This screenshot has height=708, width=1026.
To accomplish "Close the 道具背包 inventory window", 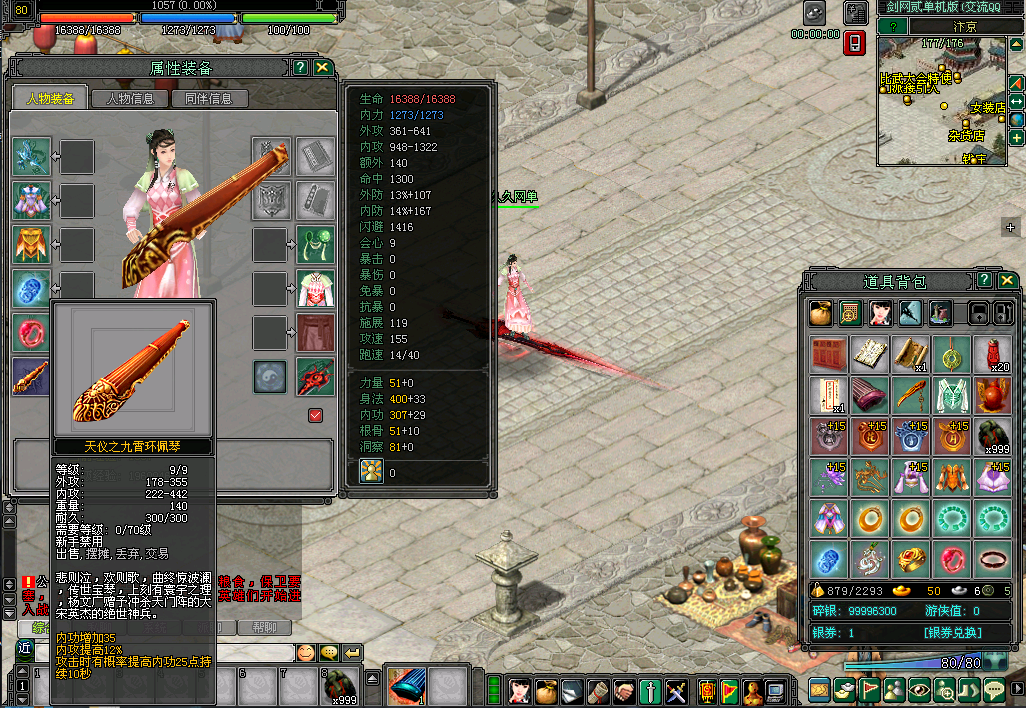I will click(x=1005, y=281).
